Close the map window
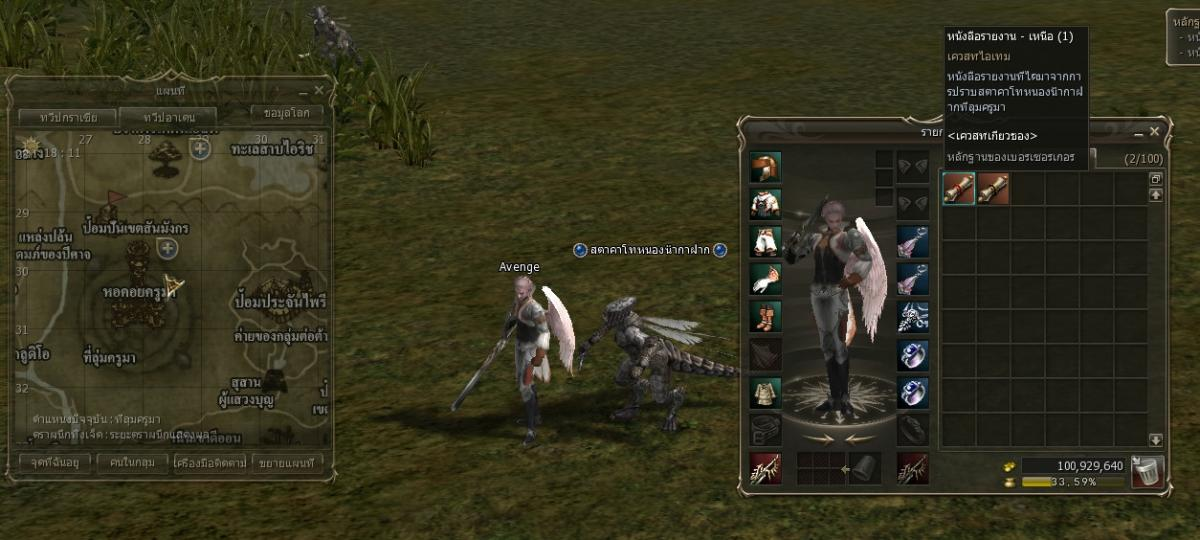Image resolution: width=1200 pixels, height=540 pixels. click(319, 90)
